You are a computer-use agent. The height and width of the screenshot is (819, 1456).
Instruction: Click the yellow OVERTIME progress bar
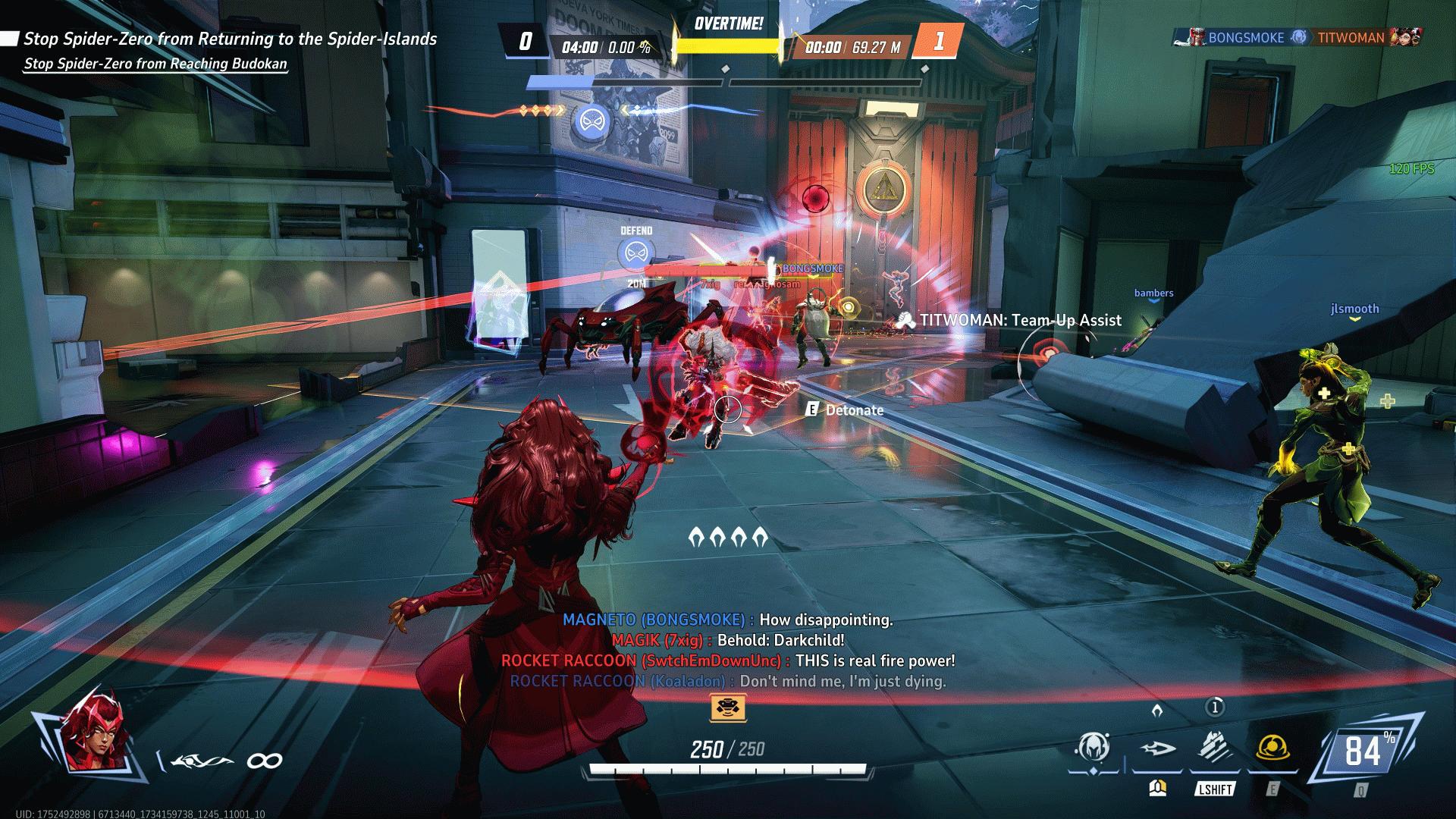pos(727,45)
